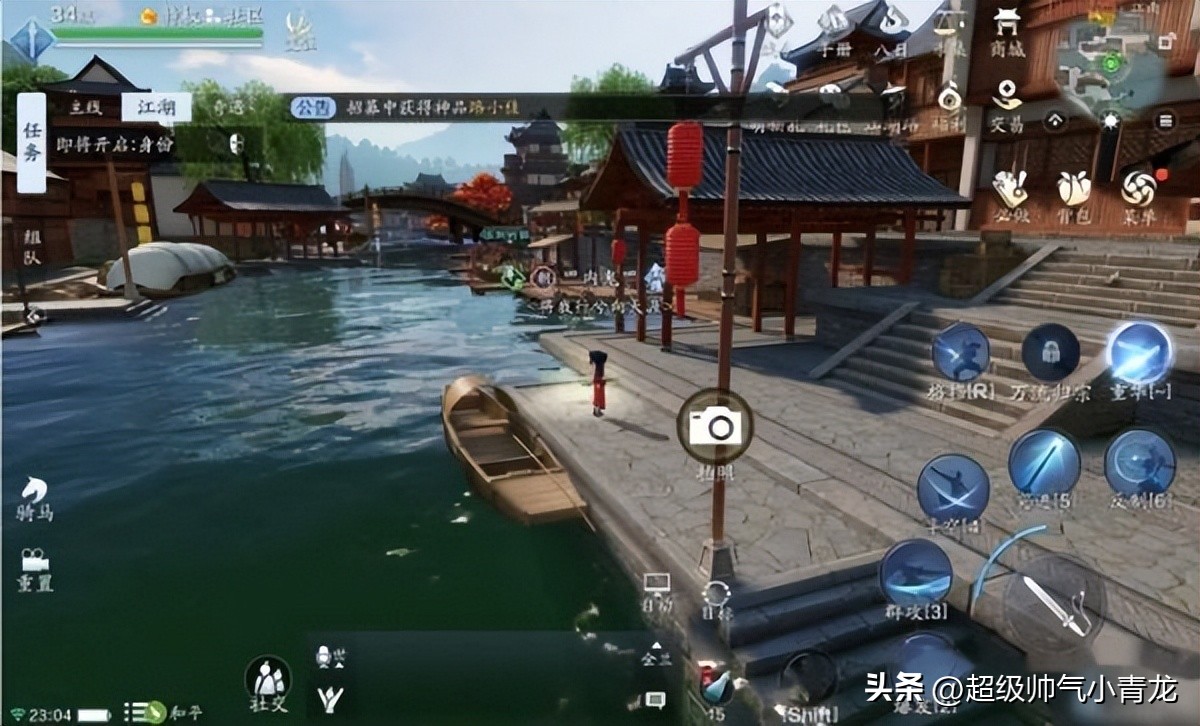Tap the 拍照 camera button
Screen dimensions: 1200x726
[715, 427]
